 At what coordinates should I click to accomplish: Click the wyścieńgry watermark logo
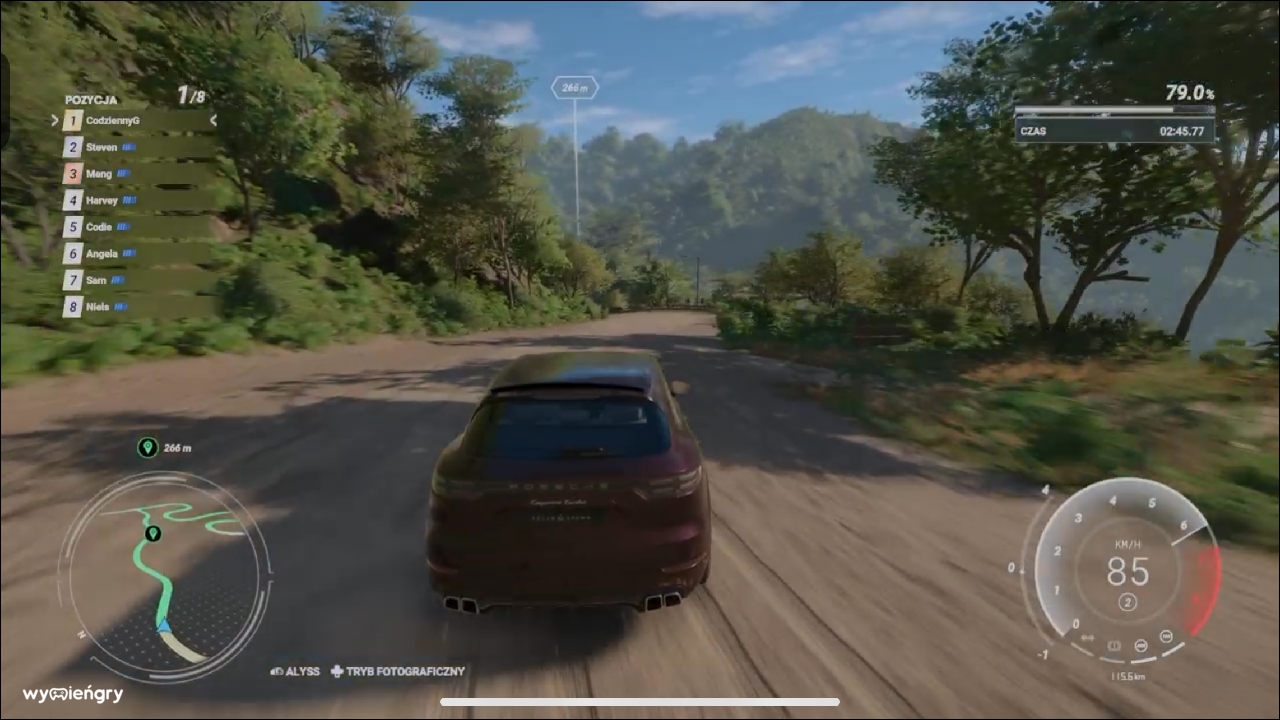(73, 694)
